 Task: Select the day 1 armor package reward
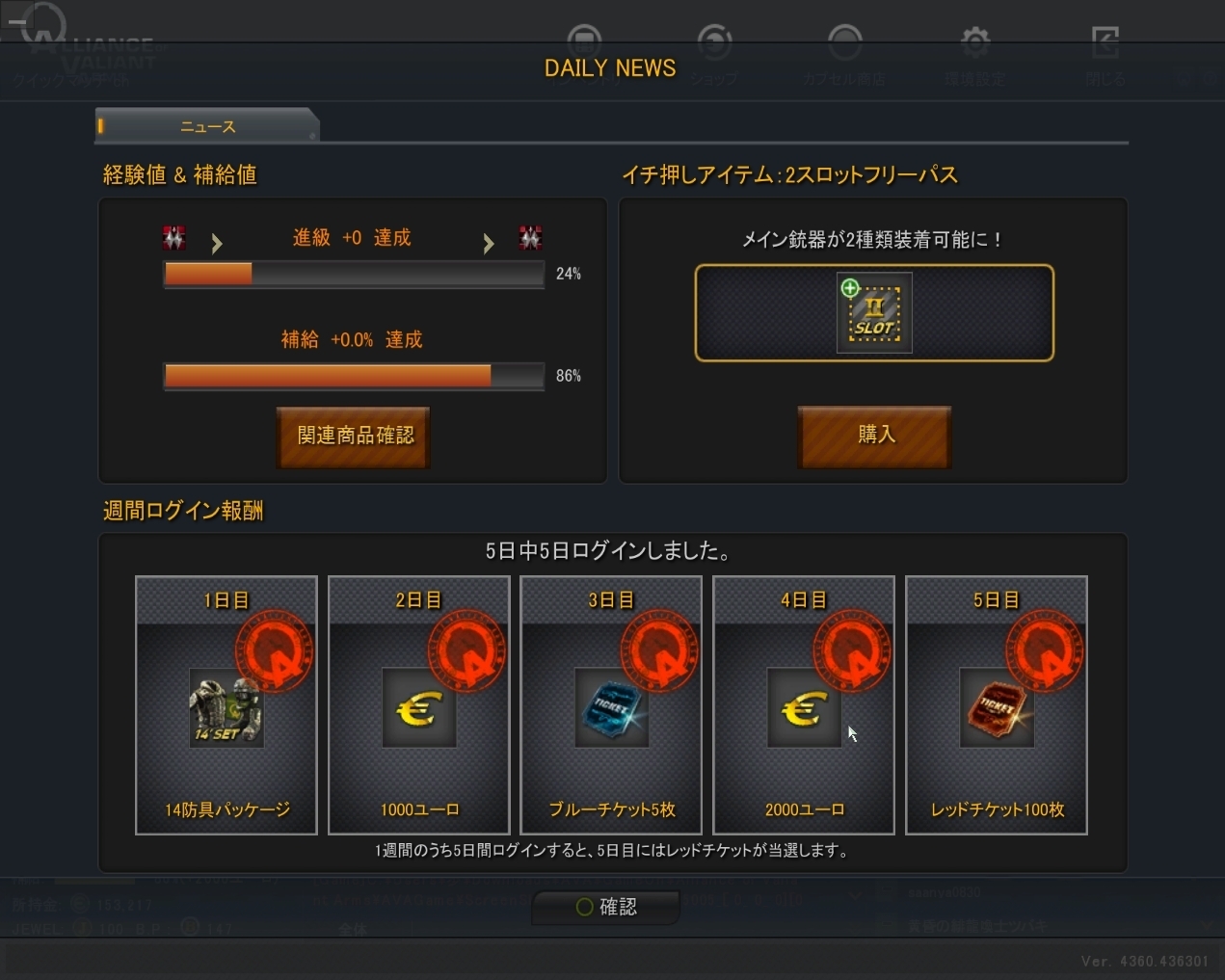coord(226,705)
